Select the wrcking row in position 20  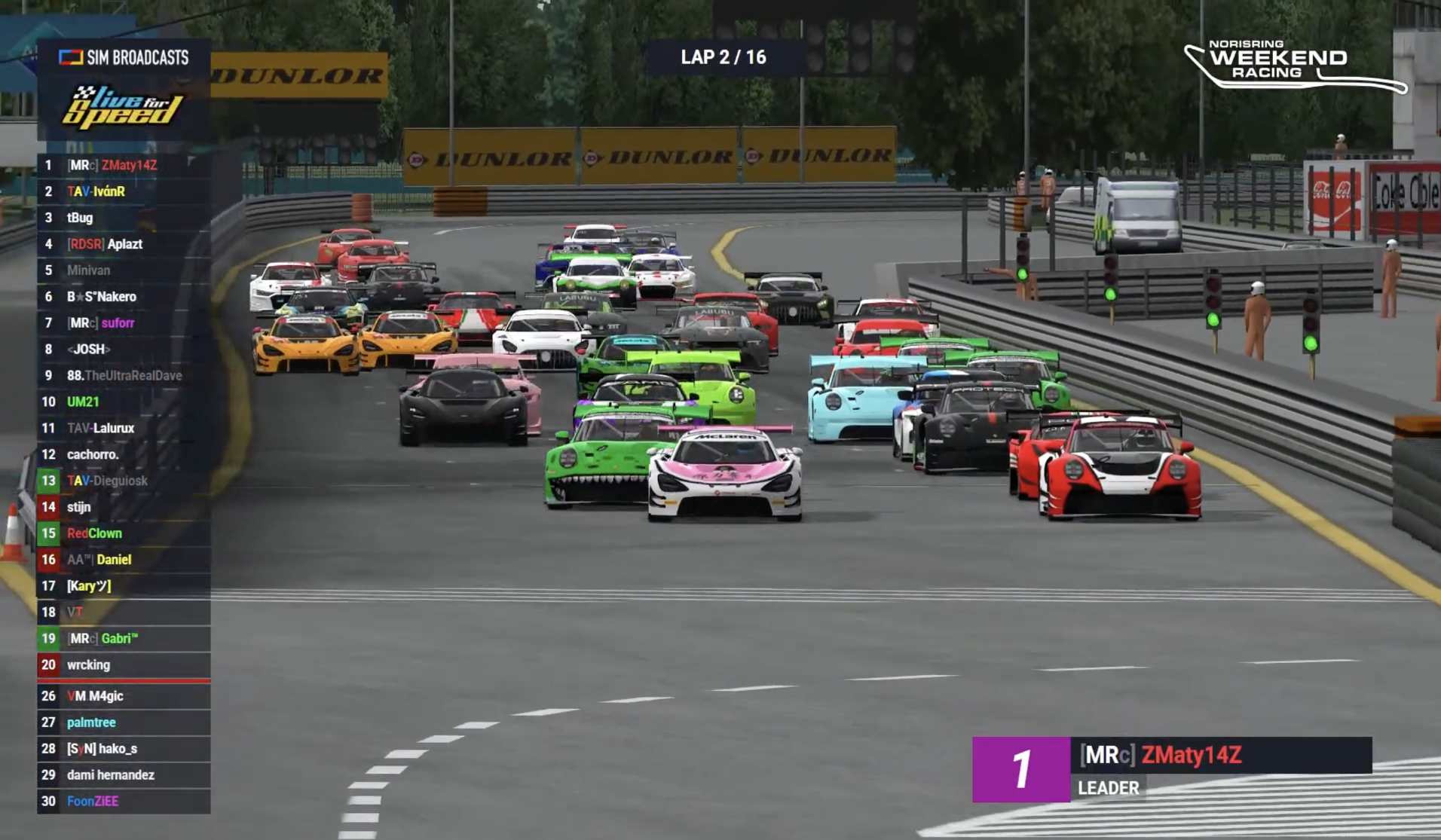tap(124, 664)
